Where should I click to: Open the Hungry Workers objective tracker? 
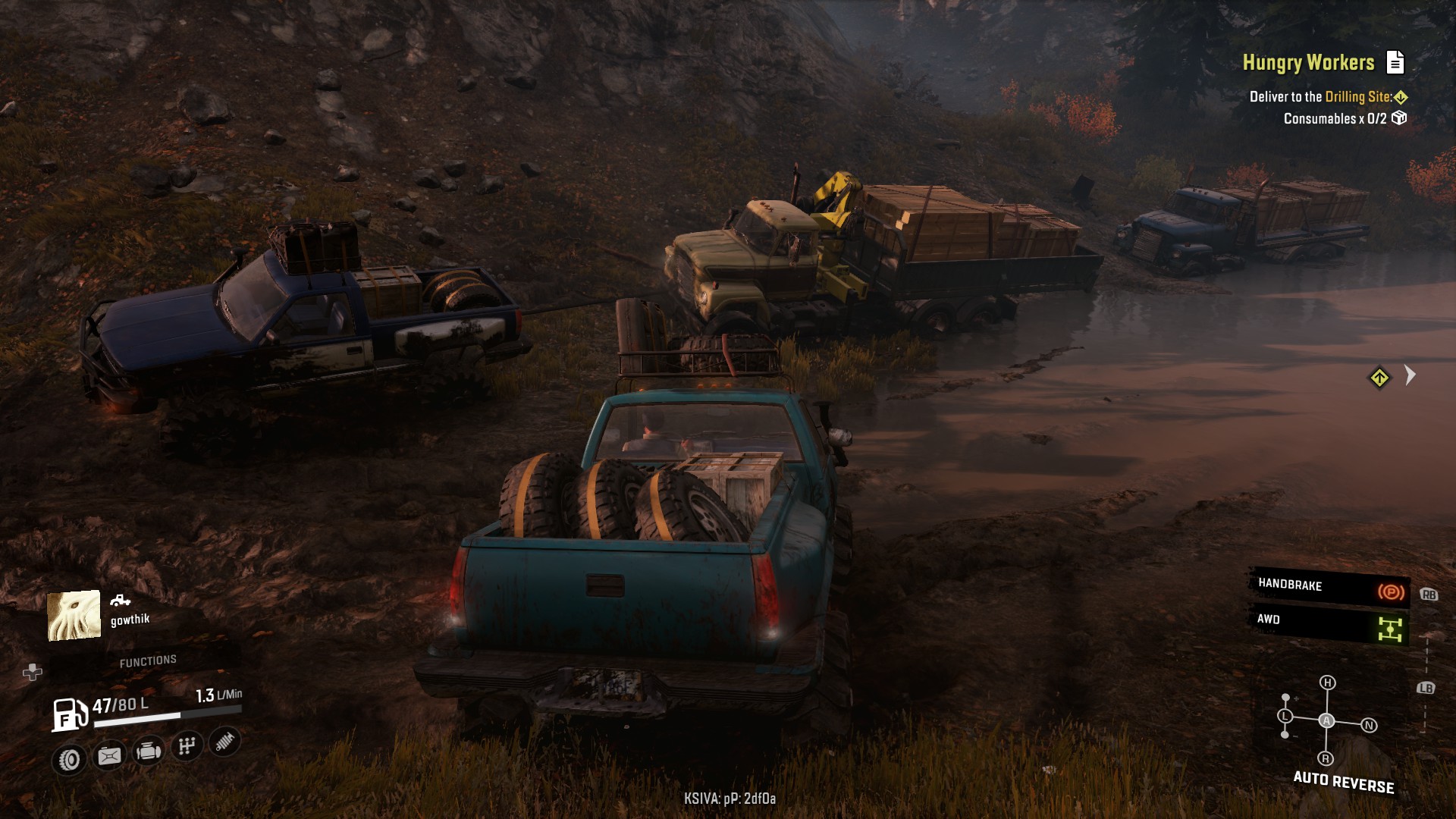coord(1307,63)
